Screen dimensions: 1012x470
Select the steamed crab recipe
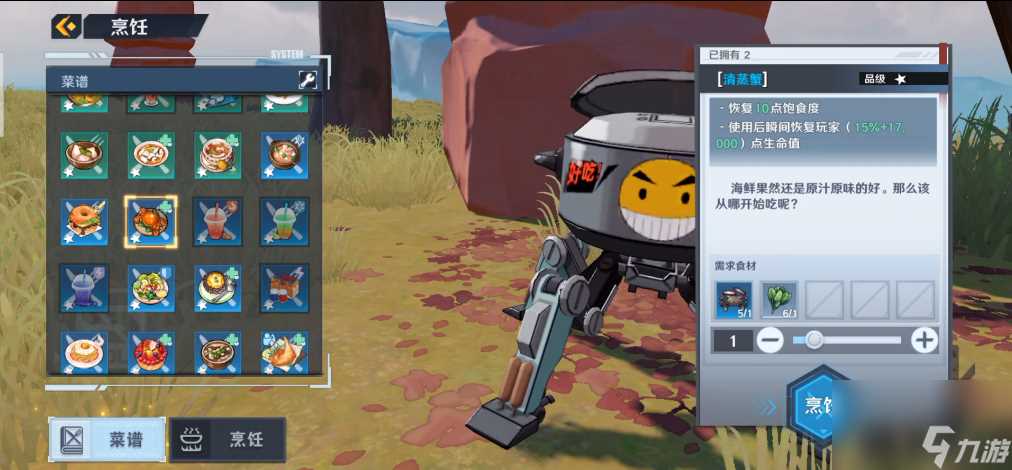(x=151, y=221)
